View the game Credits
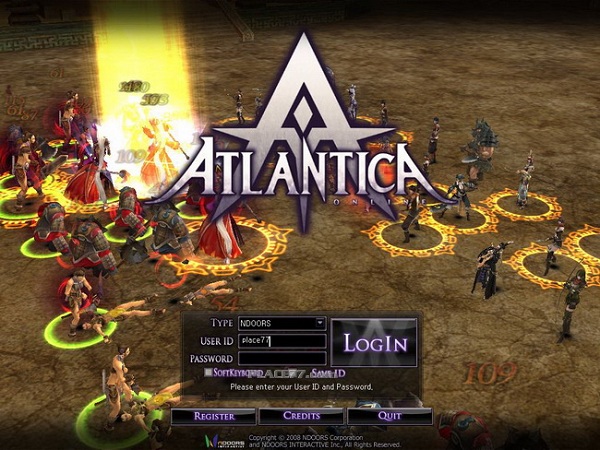The height and width of the screenshot is (450, 600). coord(301,415)
